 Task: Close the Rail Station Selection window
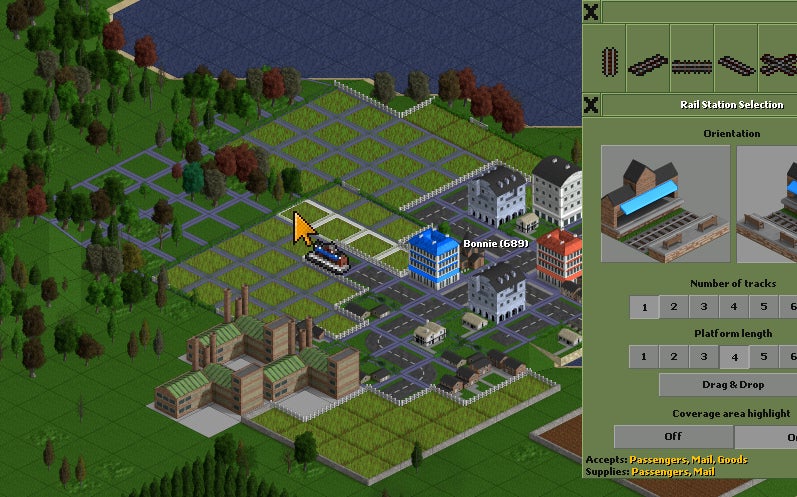[x=591, y=105]
